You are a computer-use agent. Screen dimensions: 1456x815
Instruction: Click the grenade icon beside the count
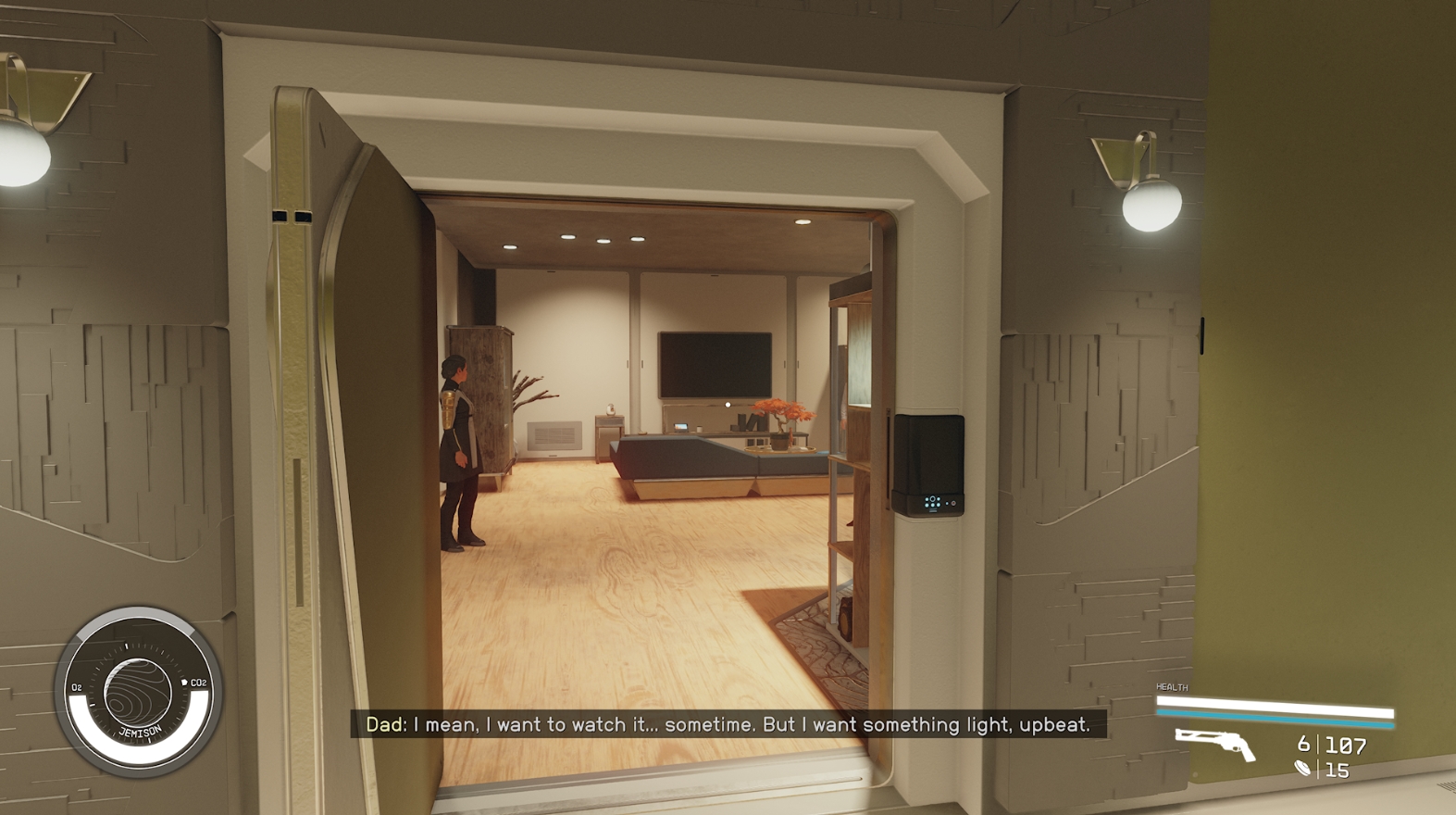point(1302,769)
